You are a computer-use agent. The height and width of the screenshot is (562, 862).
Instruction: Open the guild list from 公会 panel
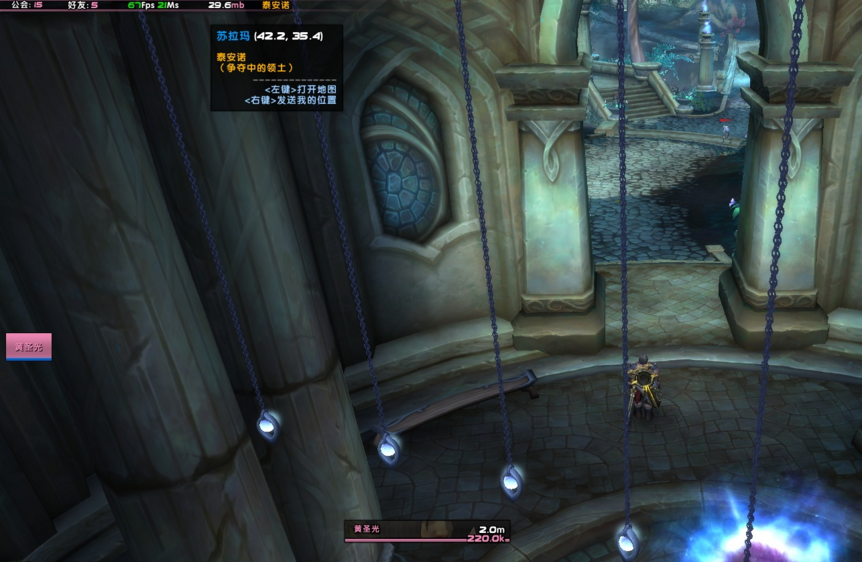click(26, 5)
